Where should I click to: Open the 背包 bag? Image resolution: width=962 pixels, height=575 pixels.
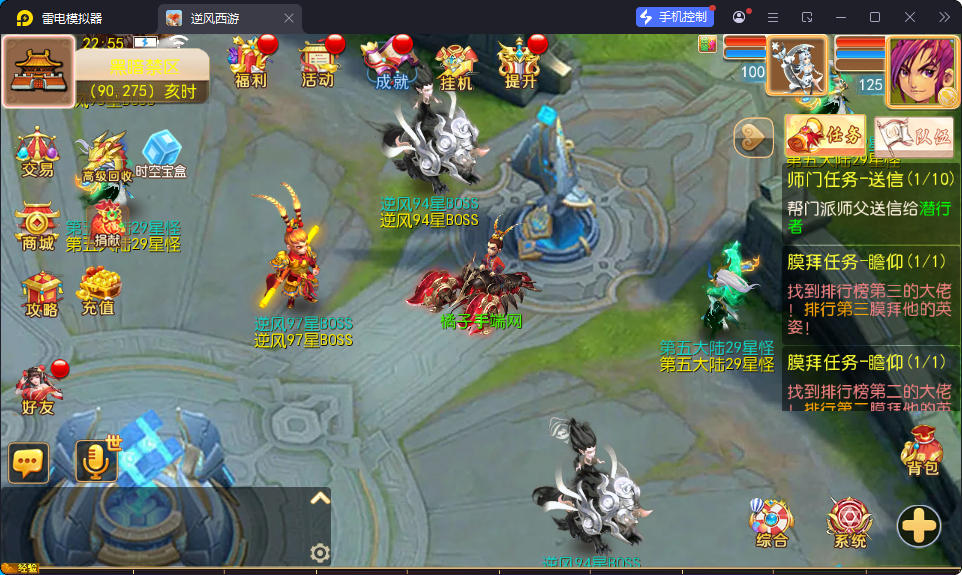(922, 451)
